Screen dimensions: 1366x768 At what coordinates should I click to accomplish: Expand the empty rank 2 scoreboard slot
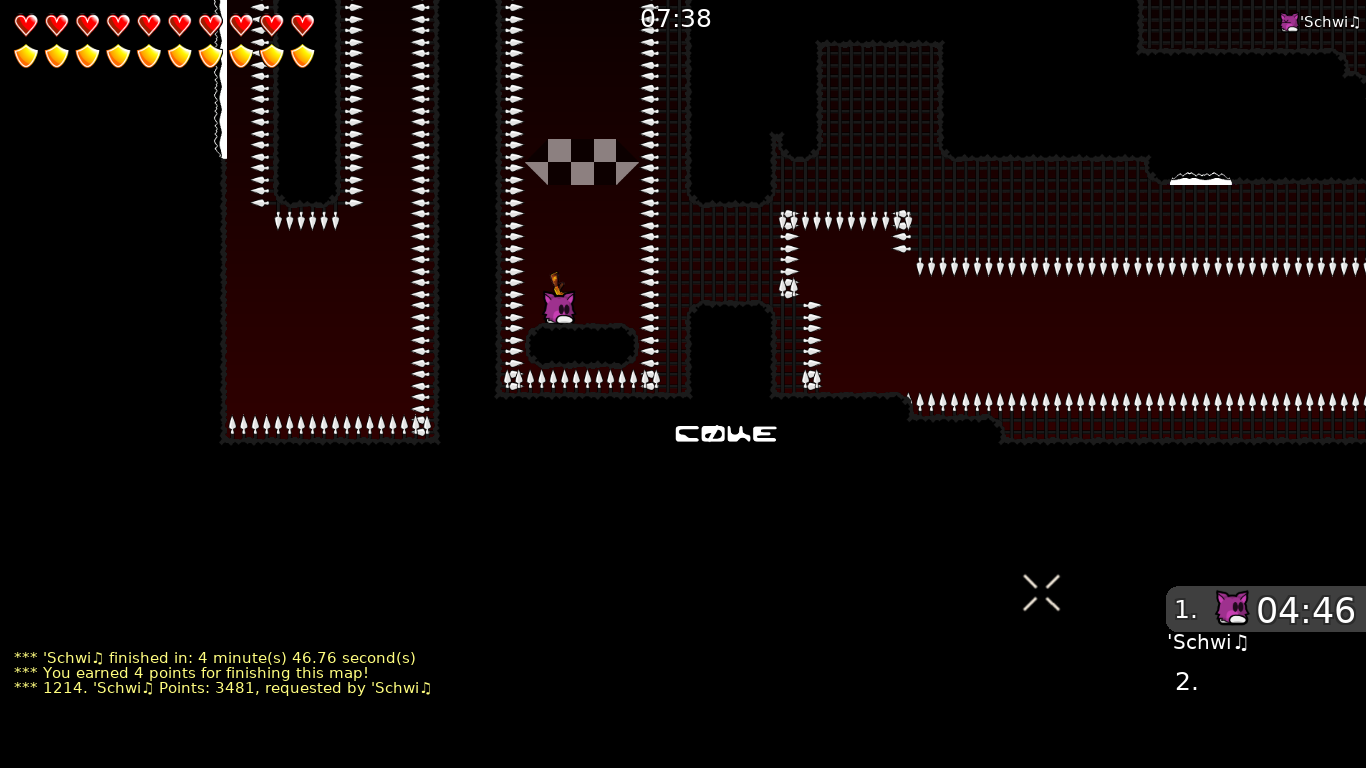tap(1186, 681)
